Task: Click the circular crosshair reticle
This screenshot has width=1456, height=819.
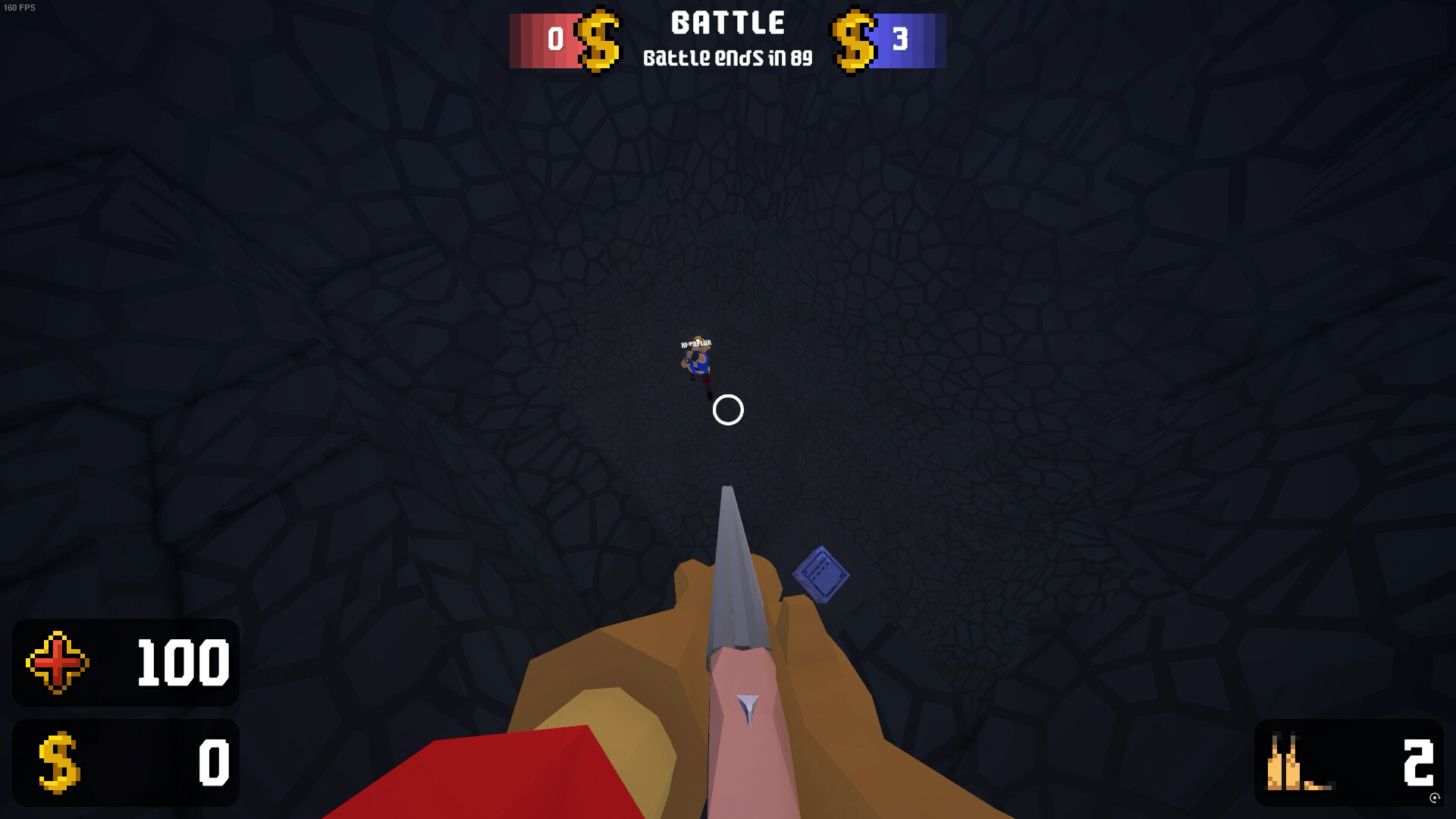Action: tap(727, 409)
